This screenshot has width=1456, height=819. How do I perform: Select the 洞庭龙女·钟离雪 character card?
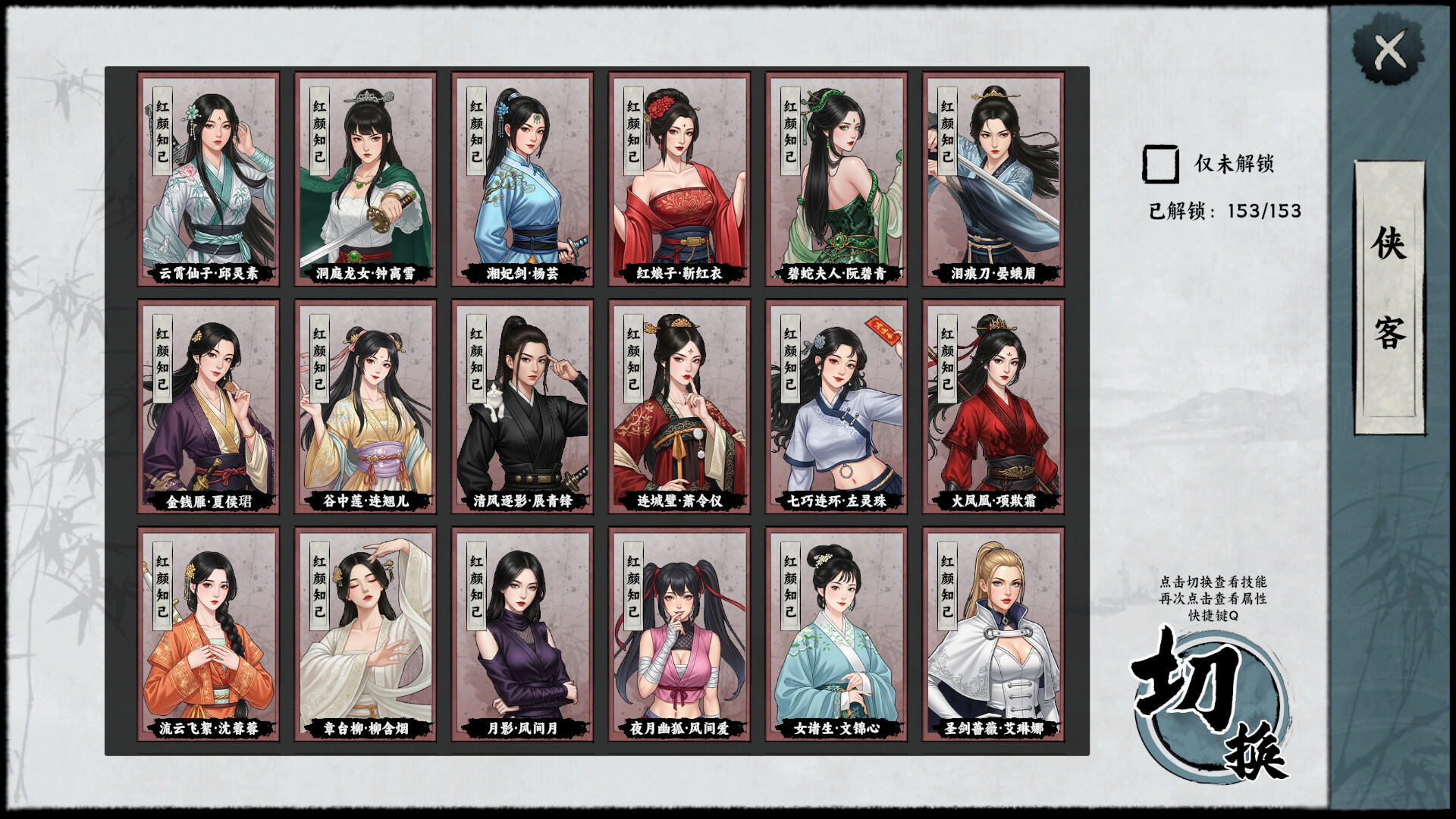coord(365,178)
